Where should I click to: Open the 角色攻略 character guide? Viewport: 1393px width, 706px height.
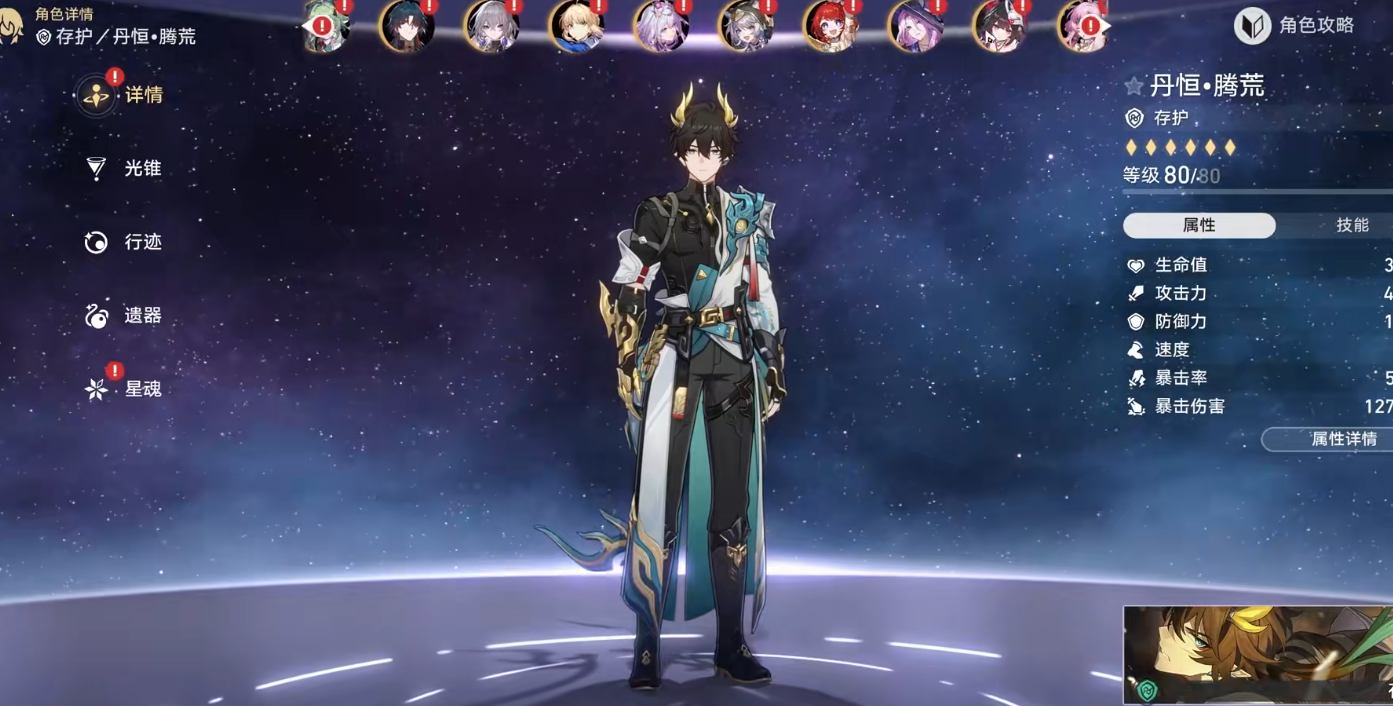point(1297,26)
